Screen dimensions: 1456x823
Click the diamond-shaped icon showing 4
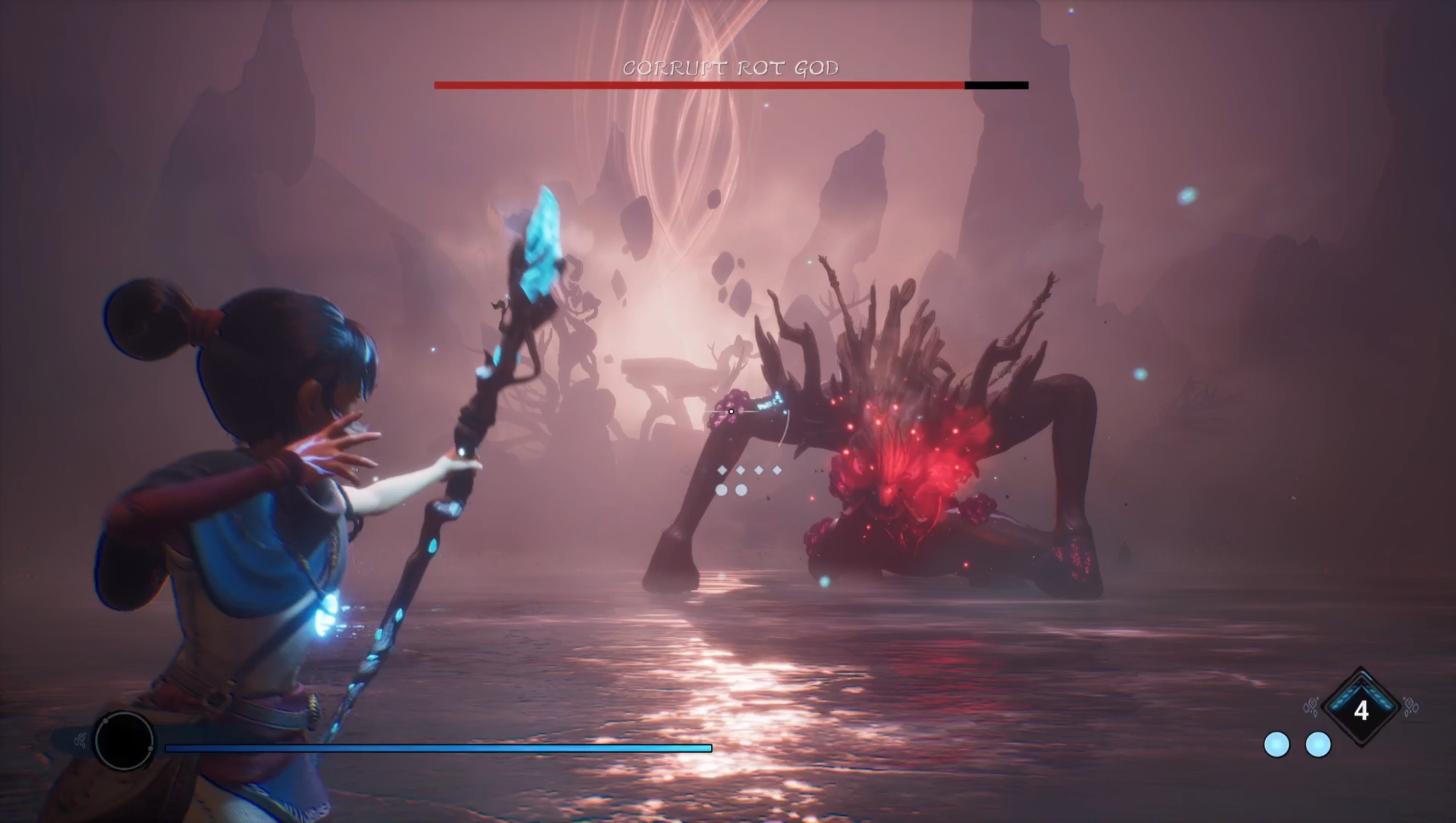(x=1361, y=708)
